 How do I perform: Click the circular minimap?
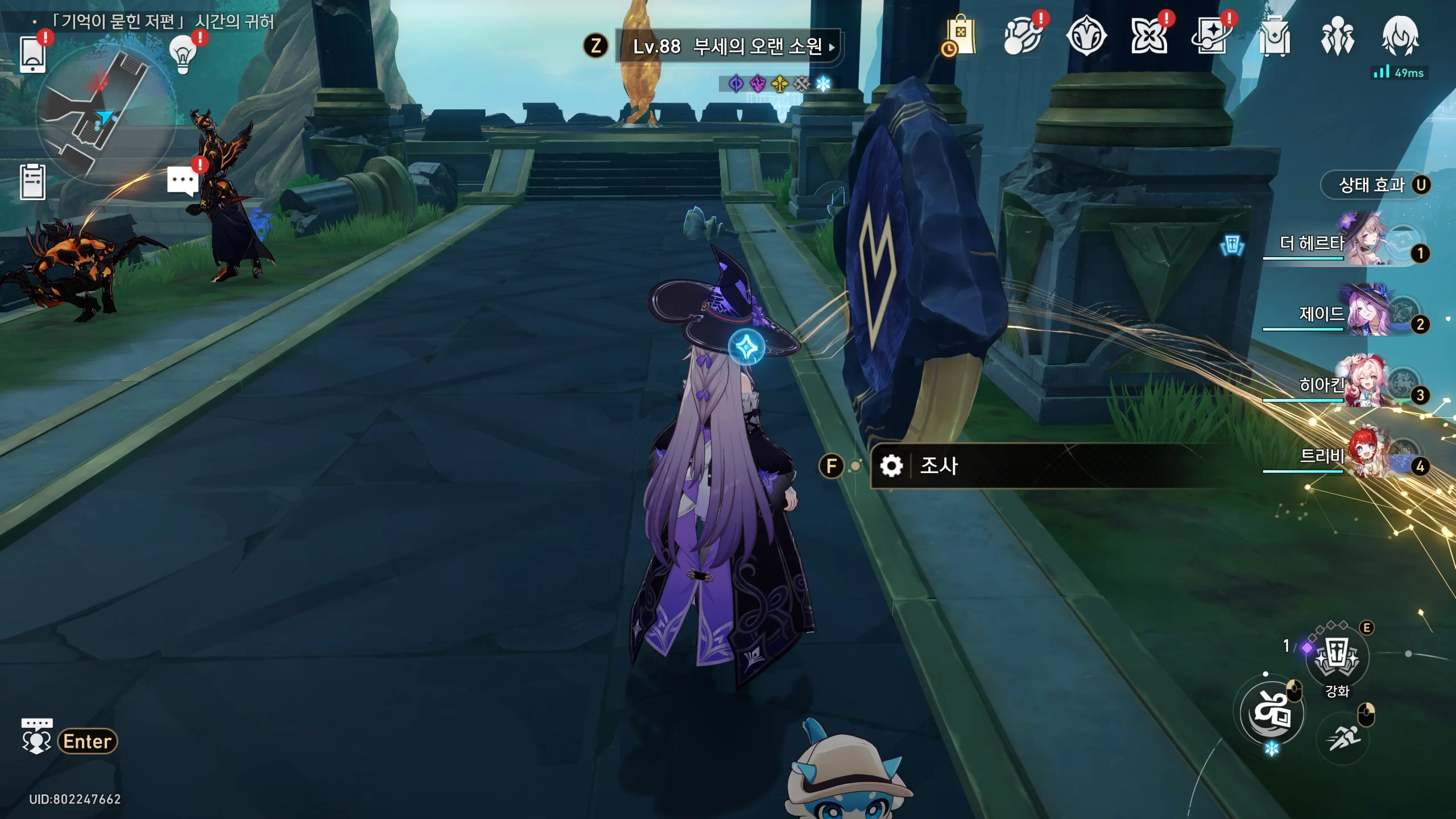106,114
